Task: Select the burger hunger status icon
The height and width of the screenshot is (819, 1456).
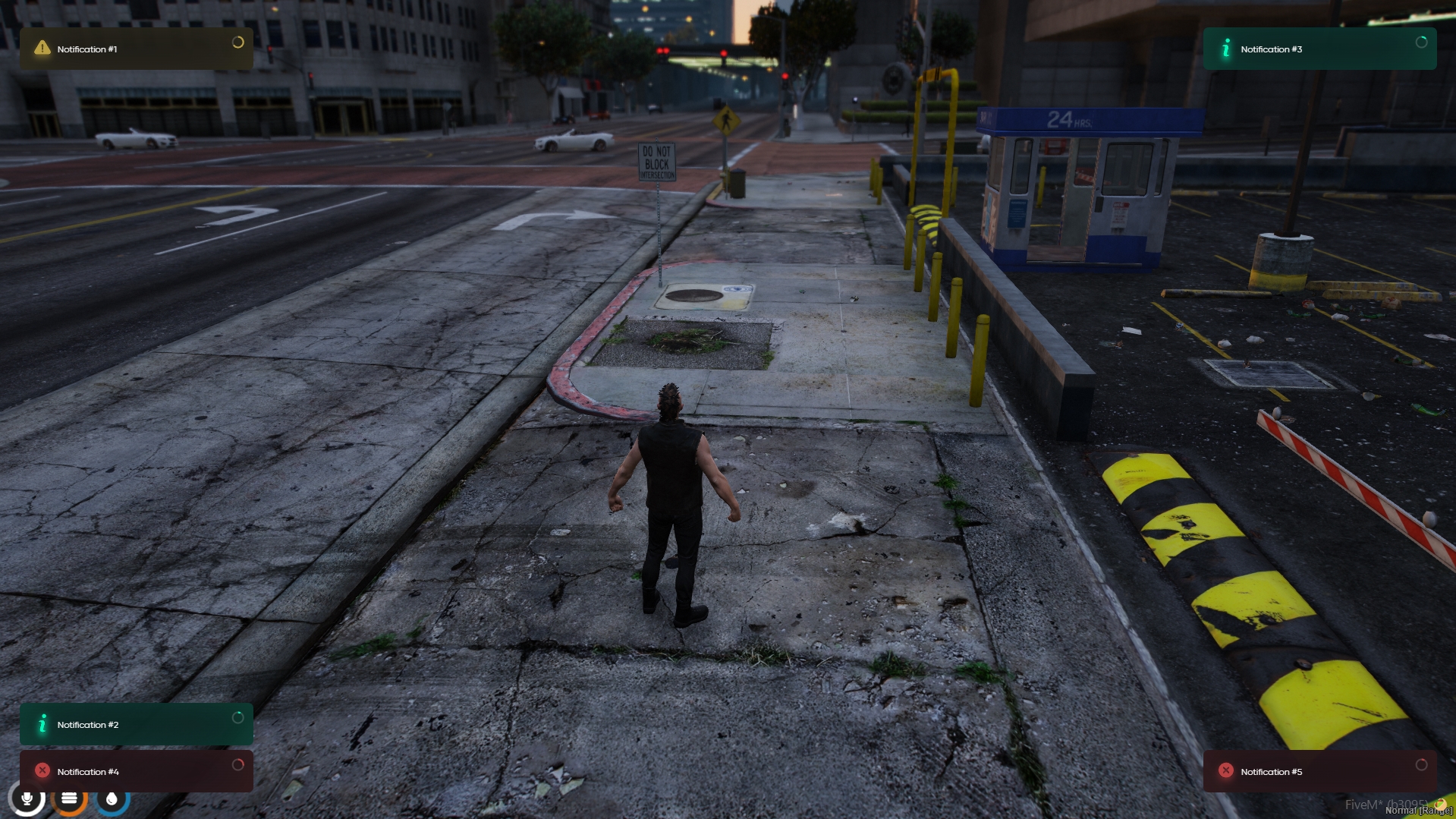Action: [x=69, y=799]
